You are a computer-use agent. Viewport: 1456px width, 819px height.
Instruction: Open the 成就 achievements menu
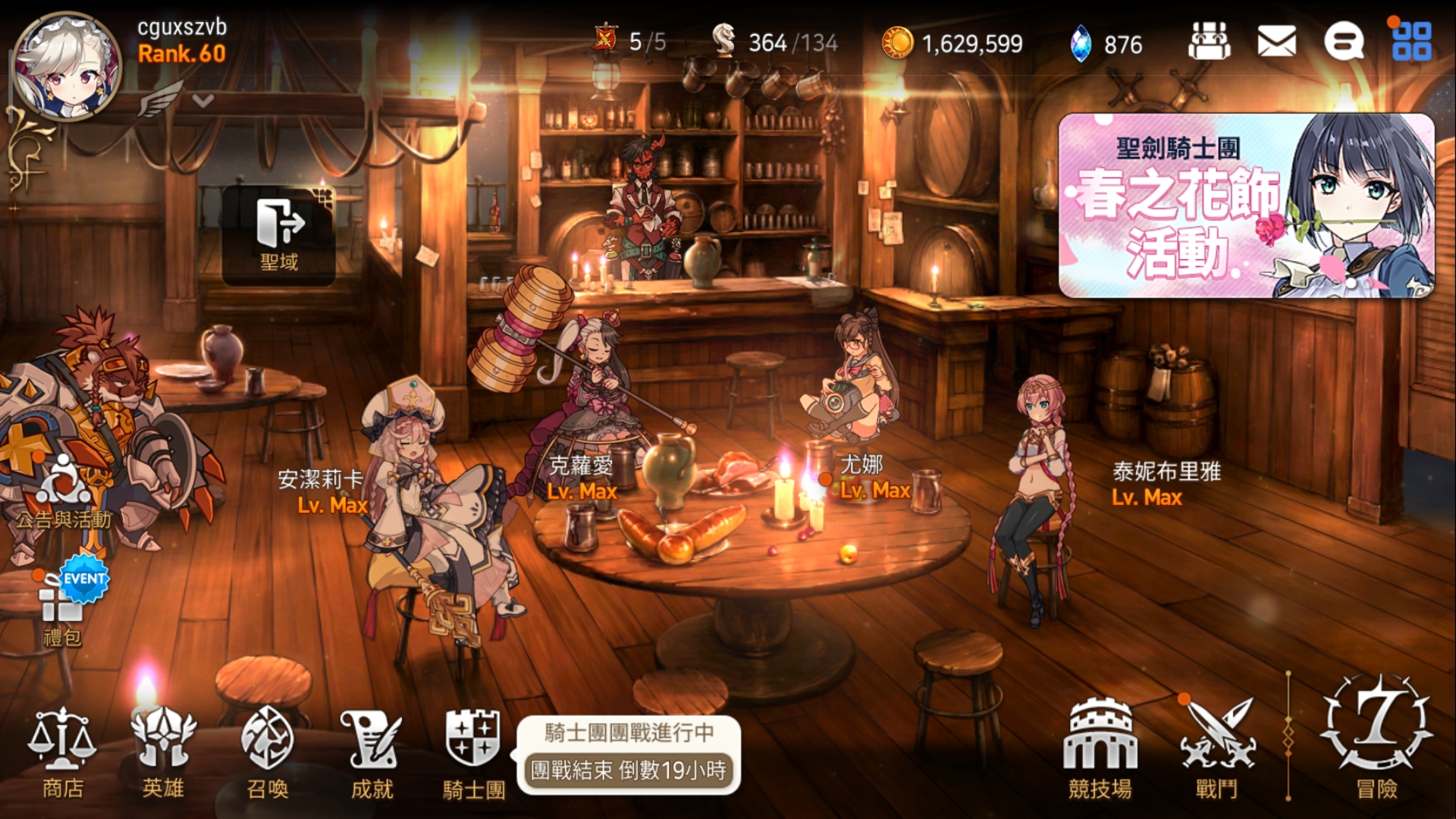(x=372, y=751)
